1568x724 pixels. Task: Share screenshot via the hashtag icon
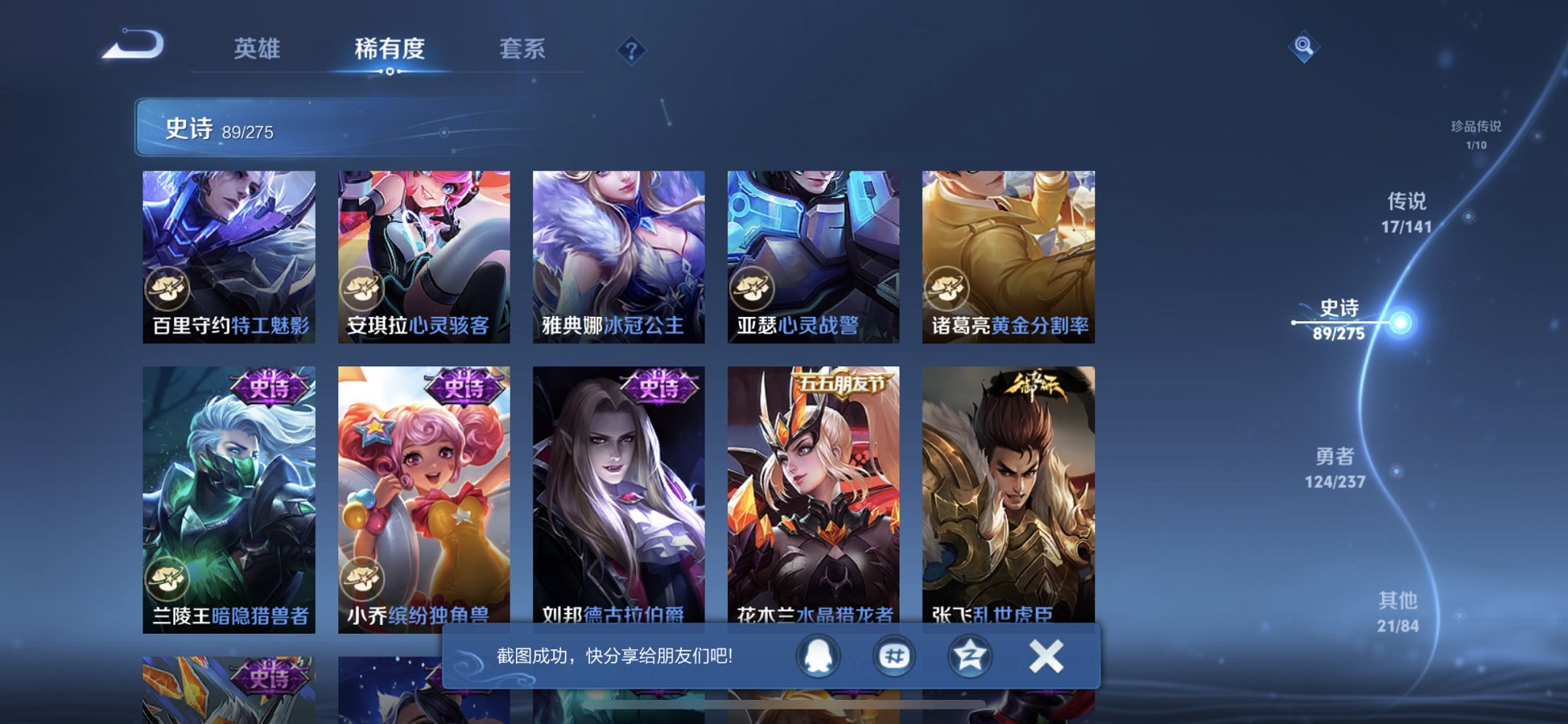(x=894, y=656)
